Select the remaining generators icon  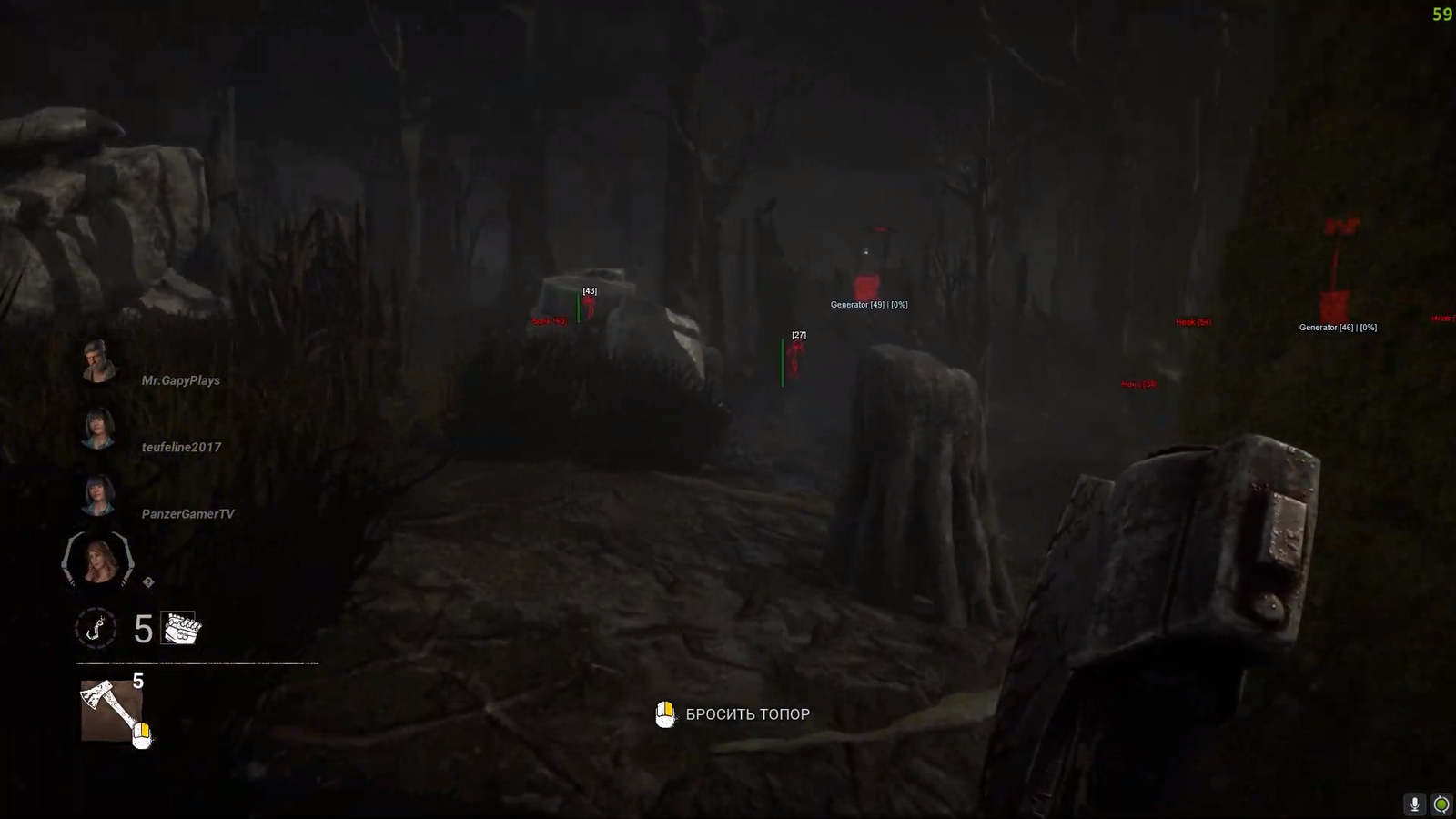pos(181,628)
